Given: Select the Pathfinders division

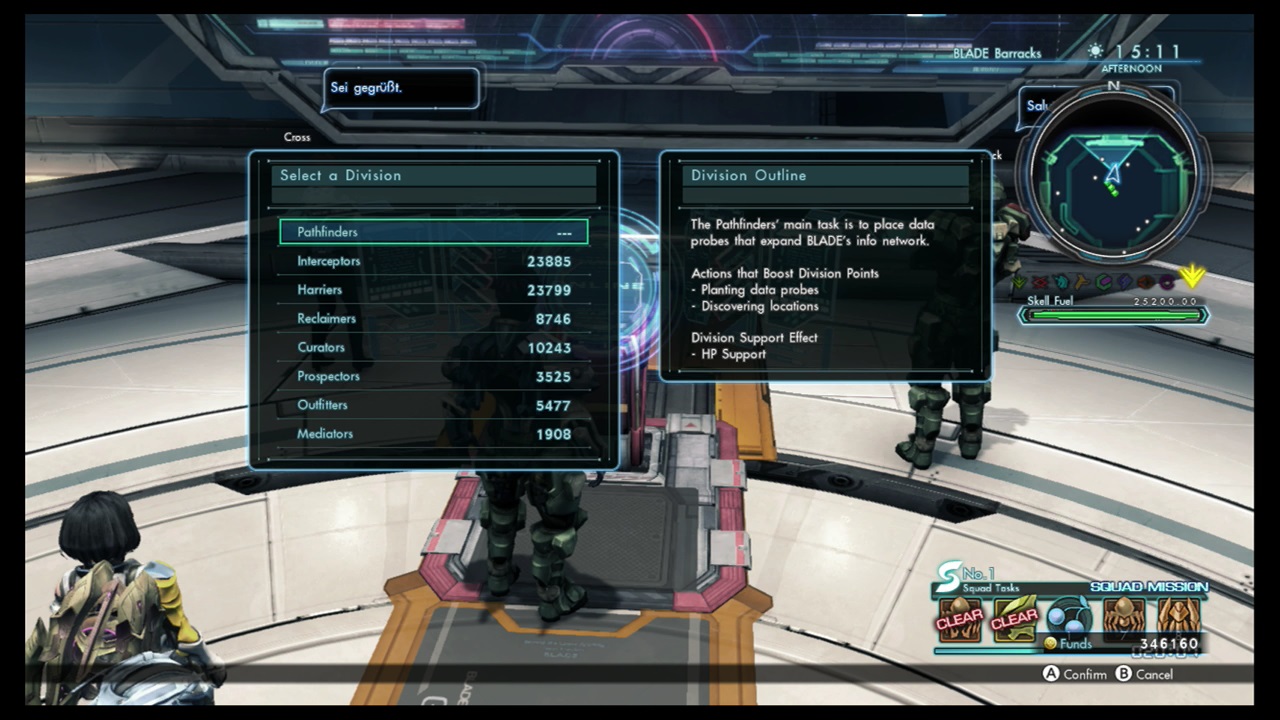Looking at the screenshot, I should 433,232.
